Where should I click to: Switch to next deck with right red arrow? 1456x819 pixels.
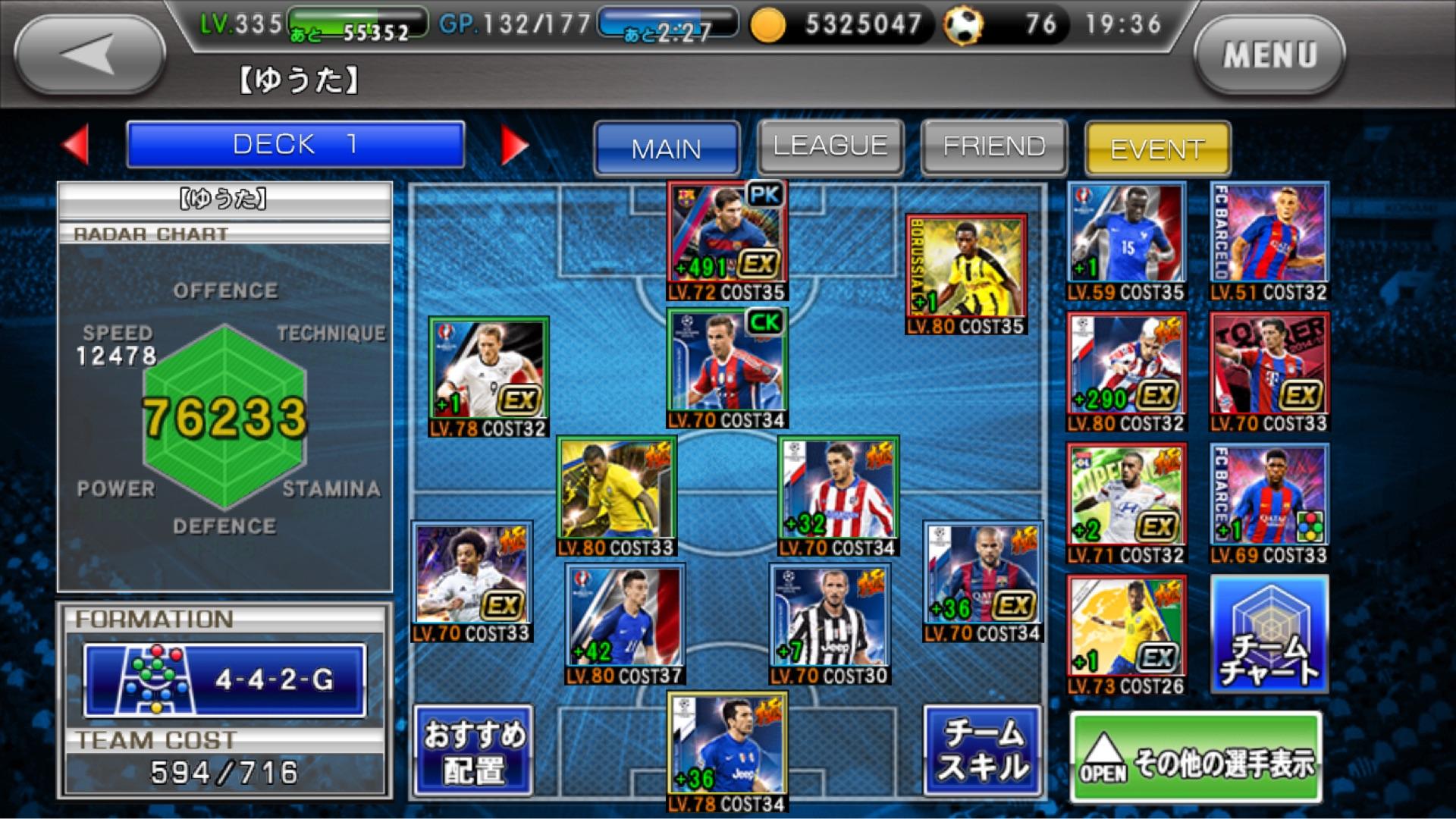513,144
